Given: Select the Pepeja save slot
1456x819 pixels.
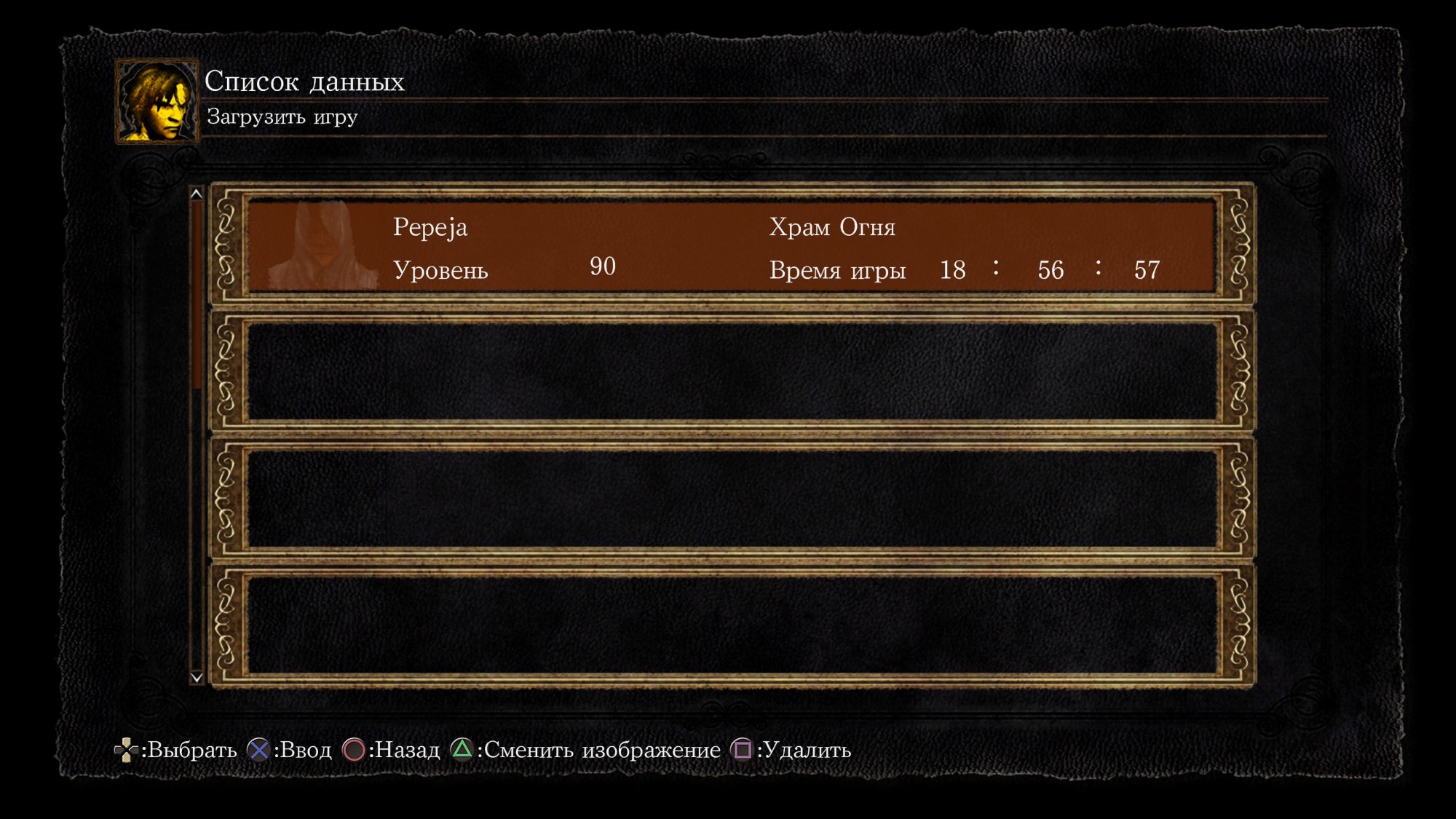Looking at the screenshot, I should point(728,248).
